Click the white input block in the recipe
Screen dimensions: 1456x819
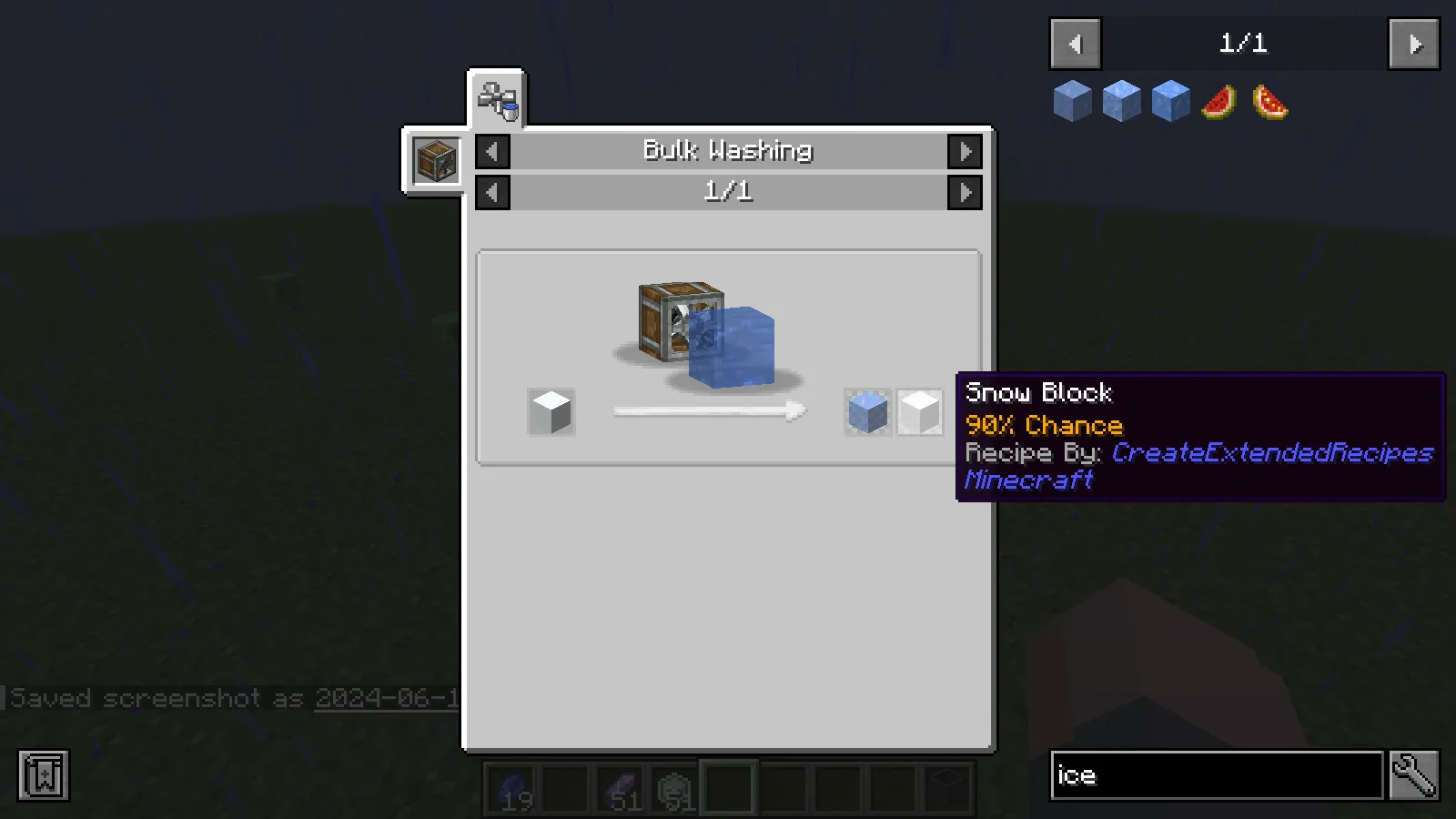550,411
